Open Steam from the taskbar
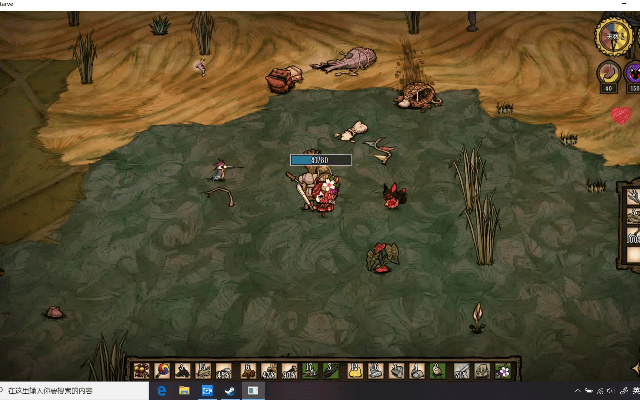 (x=231, y=391)
